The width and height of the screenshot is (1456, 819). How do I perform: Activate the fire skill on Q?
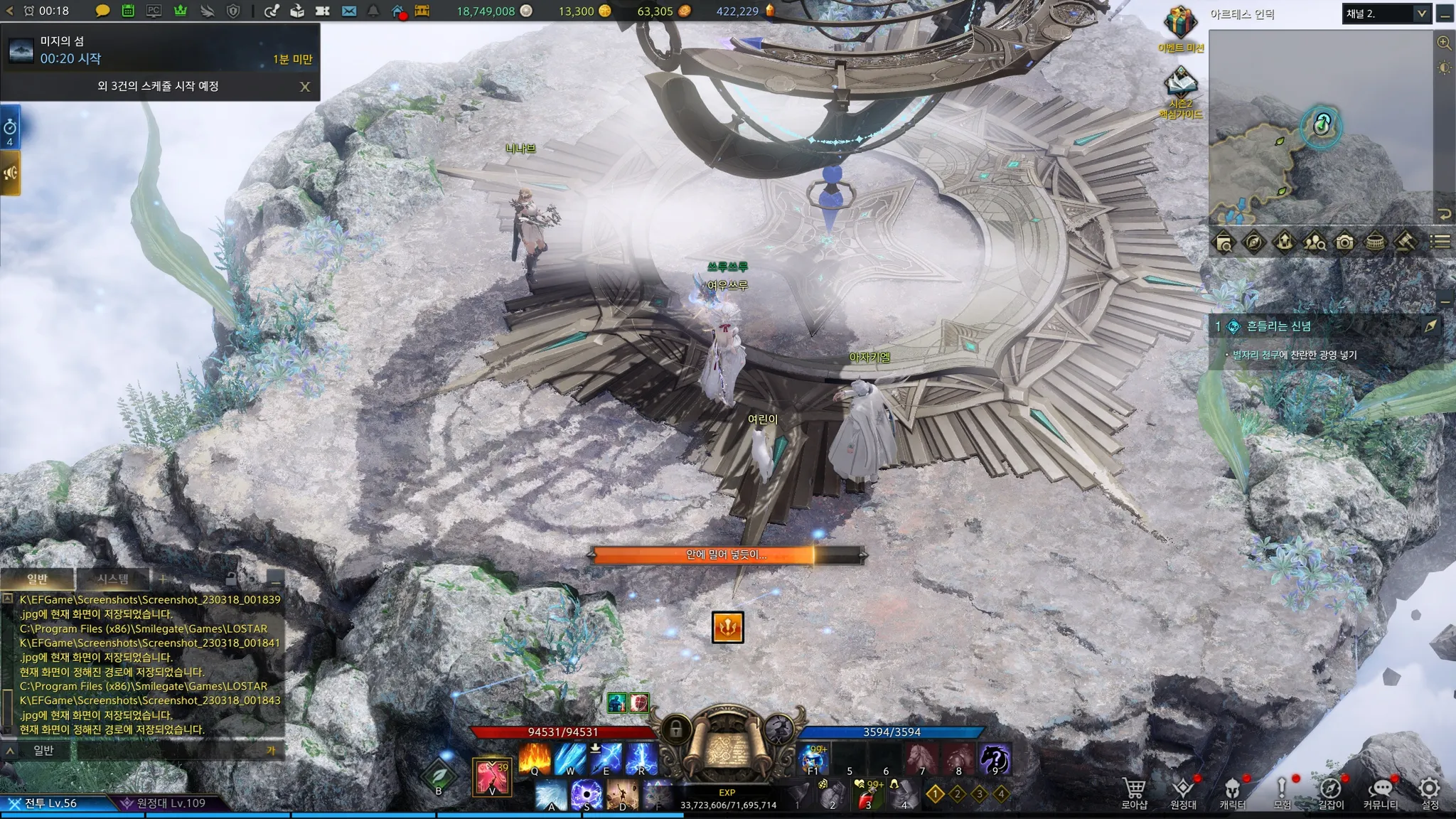[x=535, y=758]
